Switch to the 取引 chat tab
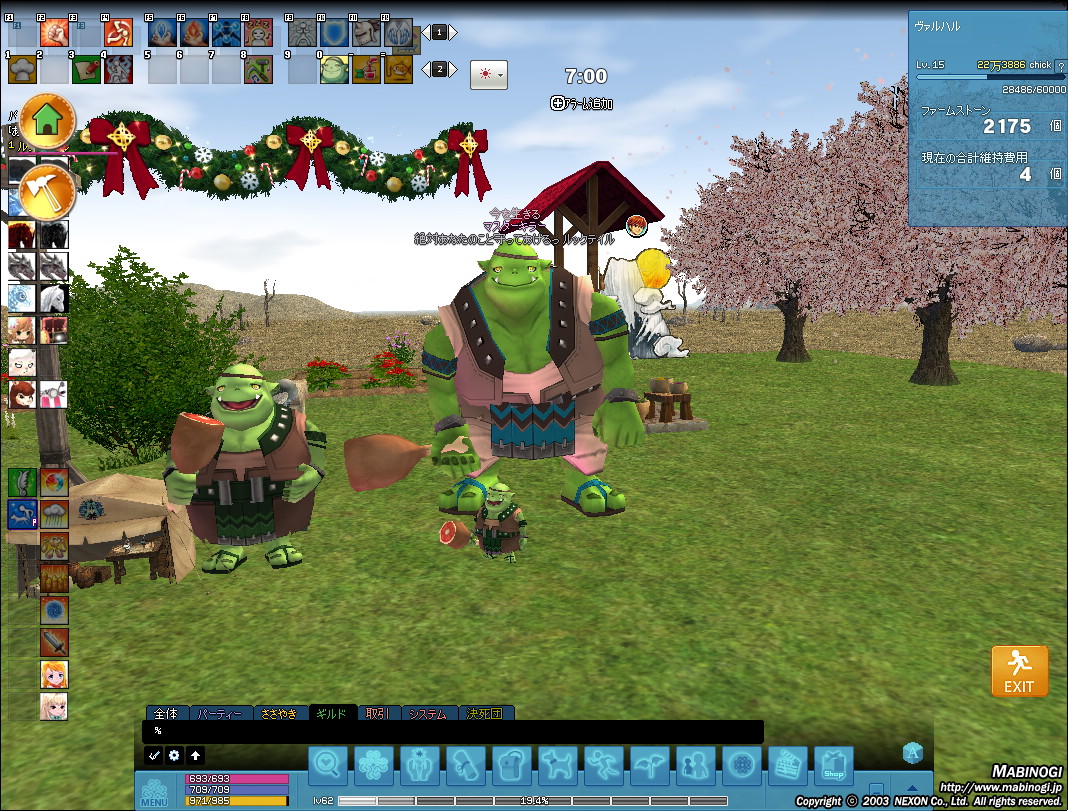 click(x=377, y=714)
